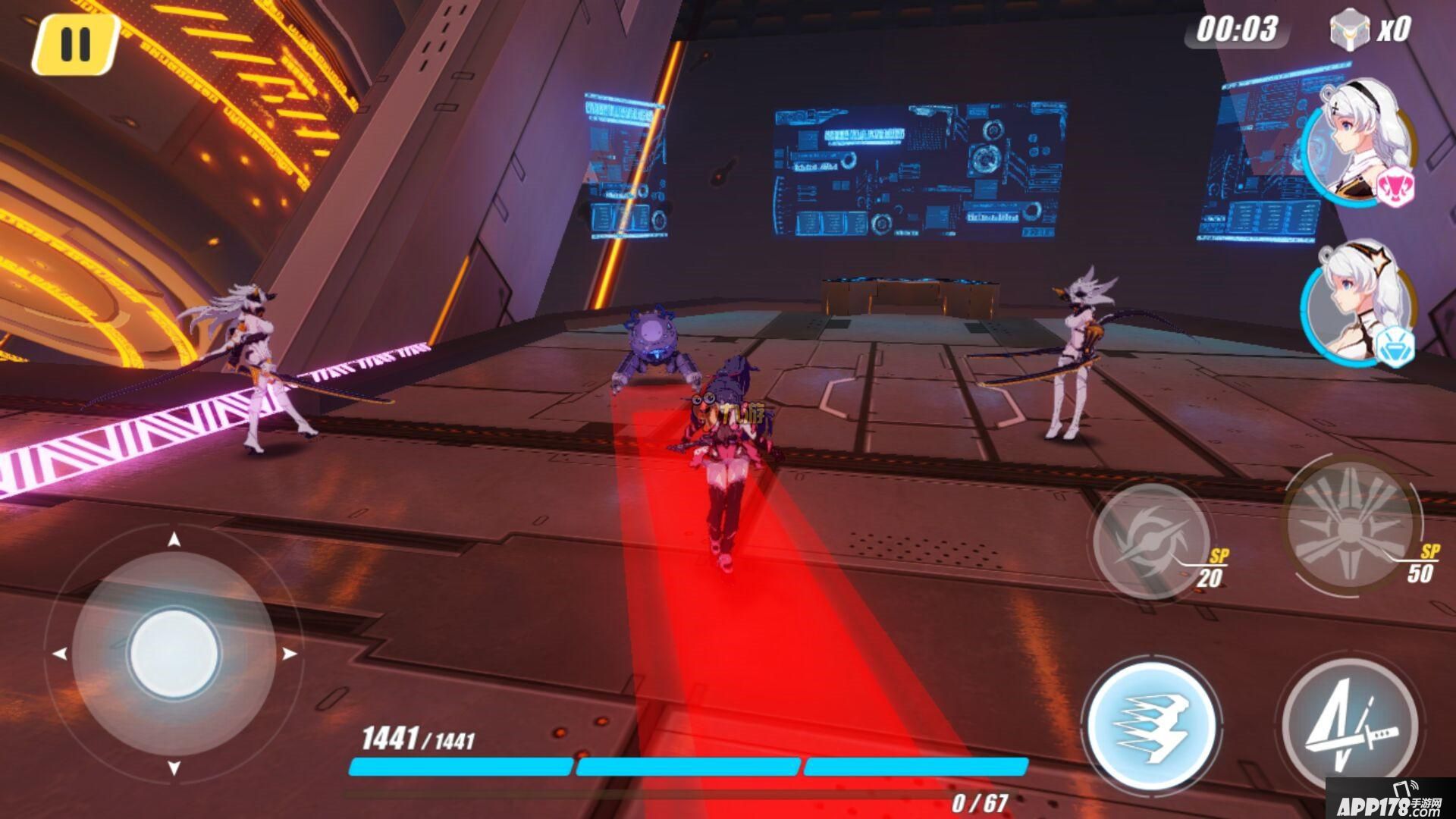Image resolution: width=1456 pixels, height=819 pixels.
Task: Tap the joystick's left arrow
Action: pos(60,654)
